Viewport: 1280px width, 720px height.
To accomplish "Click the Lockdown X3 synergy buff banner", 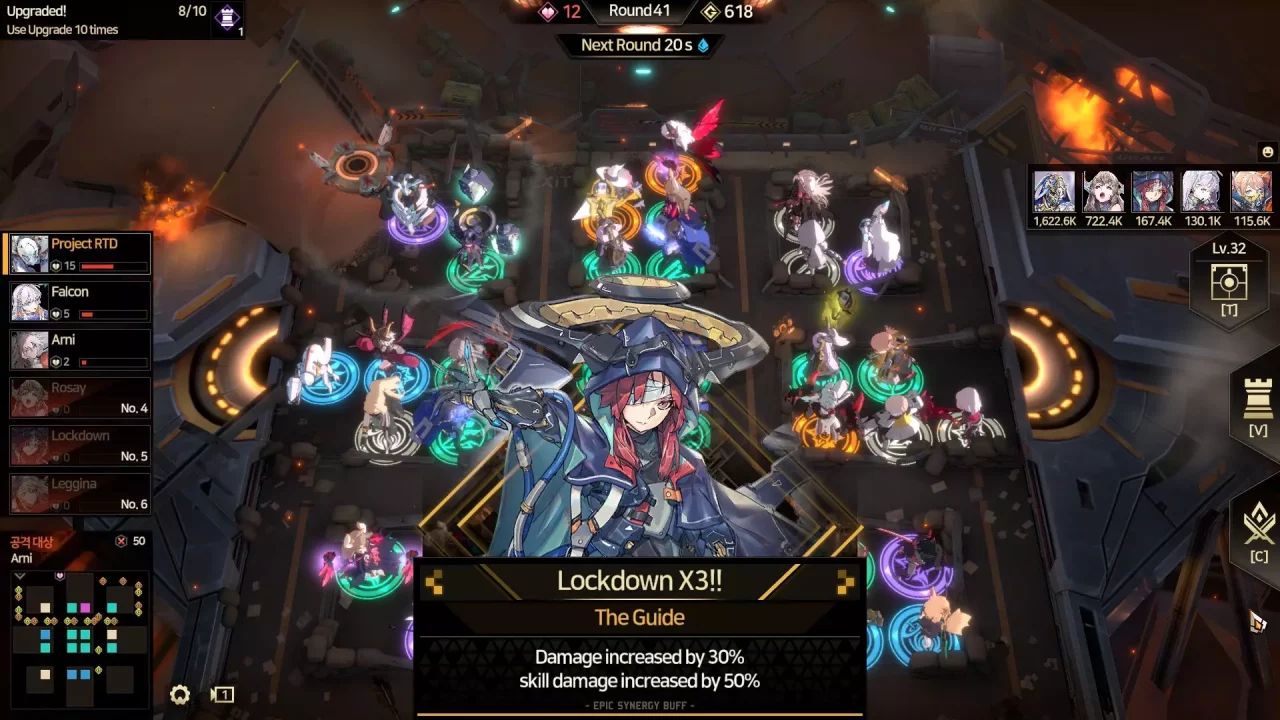I will [639, 581].
